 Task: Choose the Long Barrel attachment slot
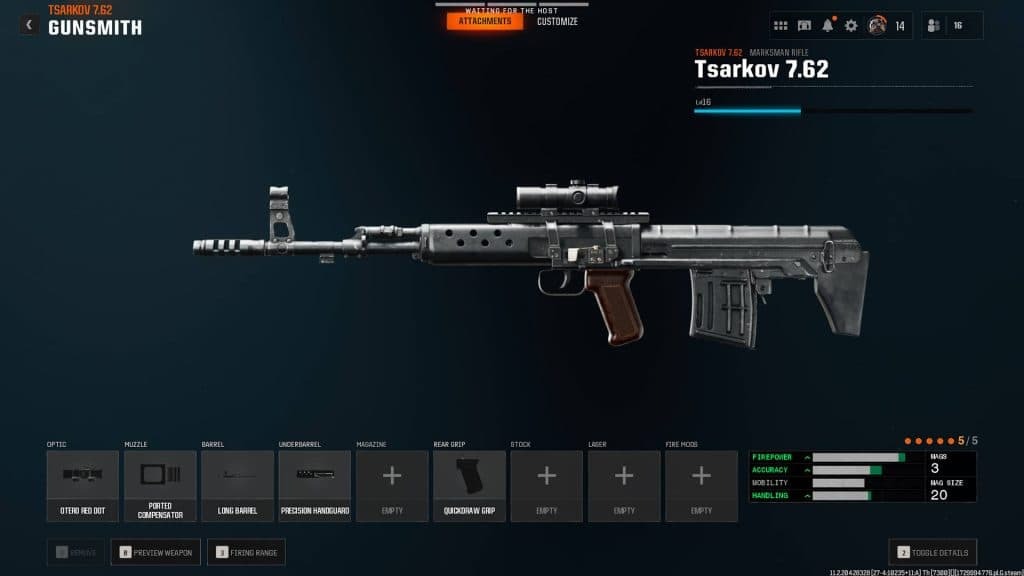pyautogui.click(x=237, y=486)
